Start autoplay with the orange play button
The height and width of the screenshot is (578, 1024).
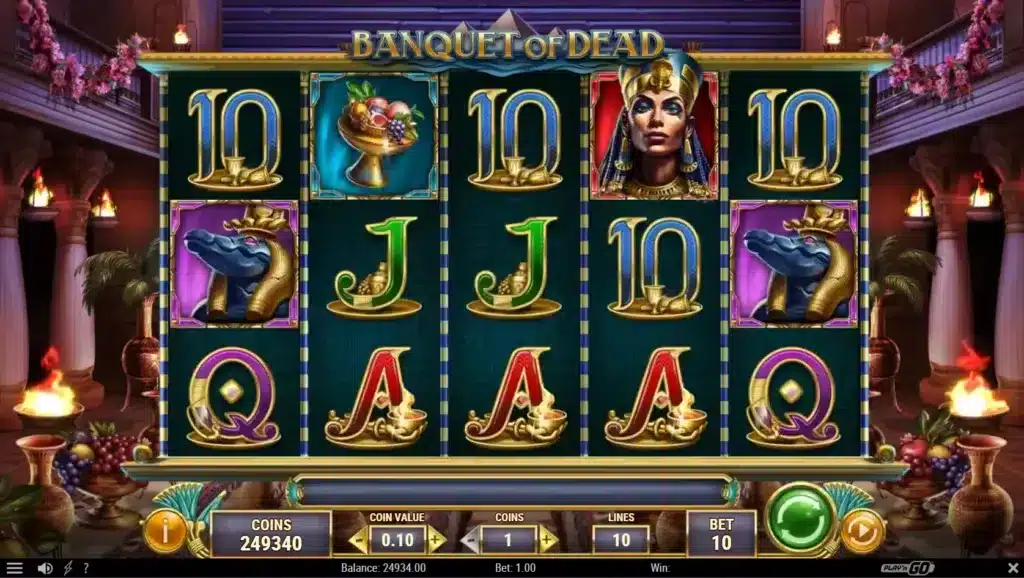point(862,530)
